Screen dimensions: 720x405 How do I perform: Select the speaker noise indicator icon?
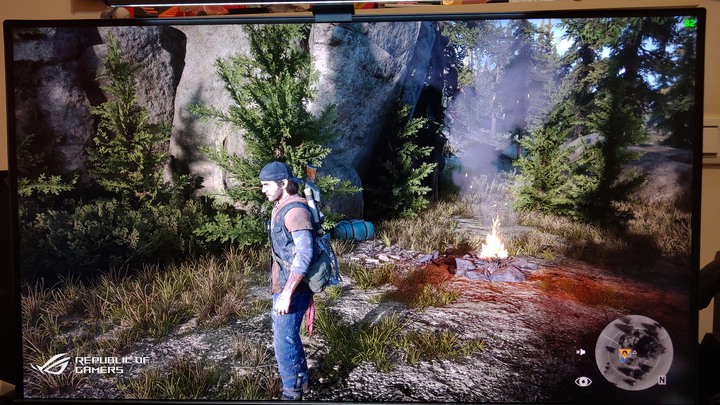(581, 352)
